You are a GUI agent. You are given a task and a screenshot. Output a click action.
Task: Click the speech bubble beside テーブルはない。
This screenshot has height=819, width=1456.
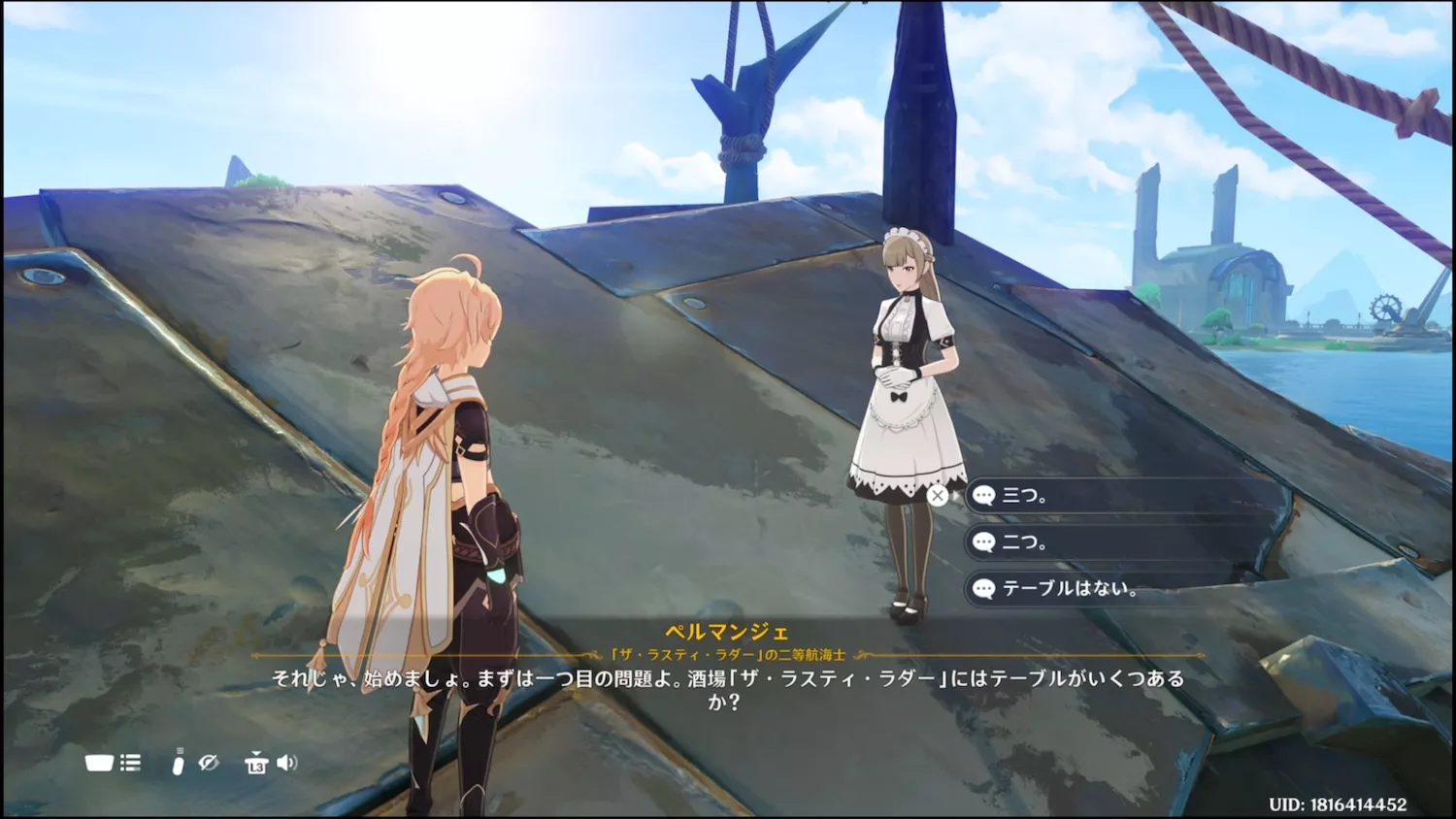(x=984, y=589)
